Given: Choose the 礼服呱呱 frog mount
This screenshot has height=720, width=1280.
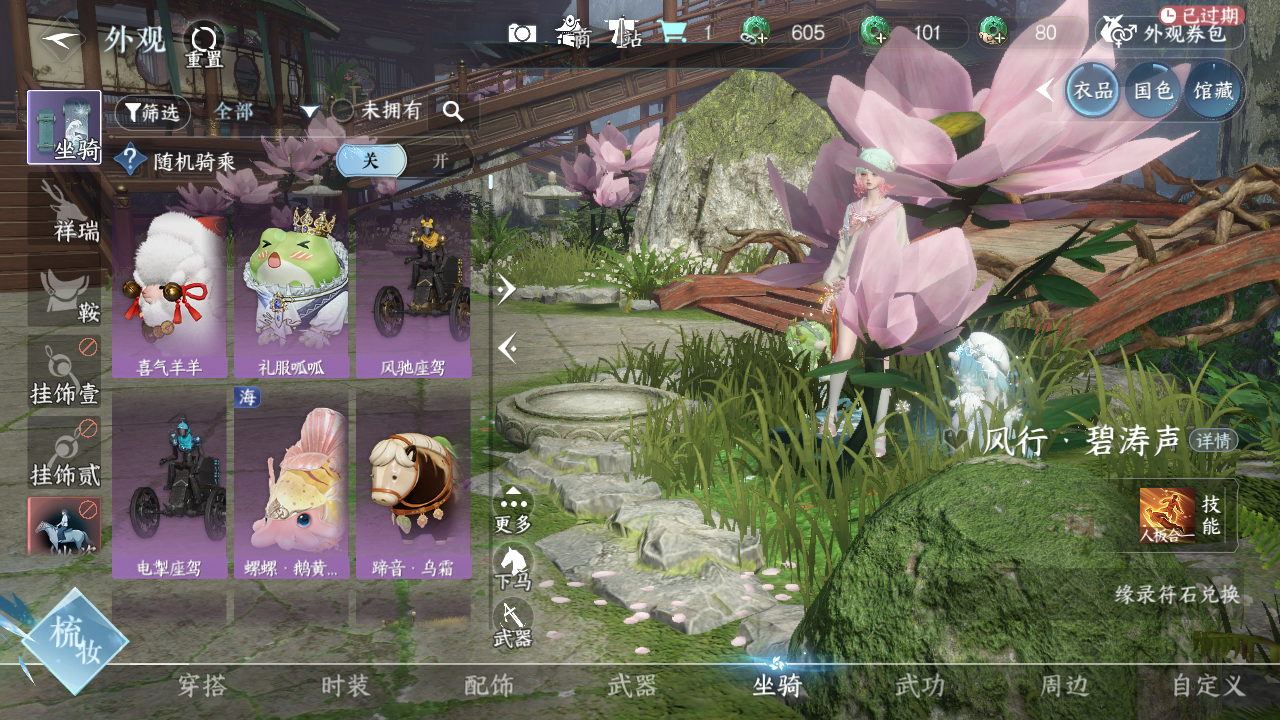Looking at the screenshot, I should [291, 290].
